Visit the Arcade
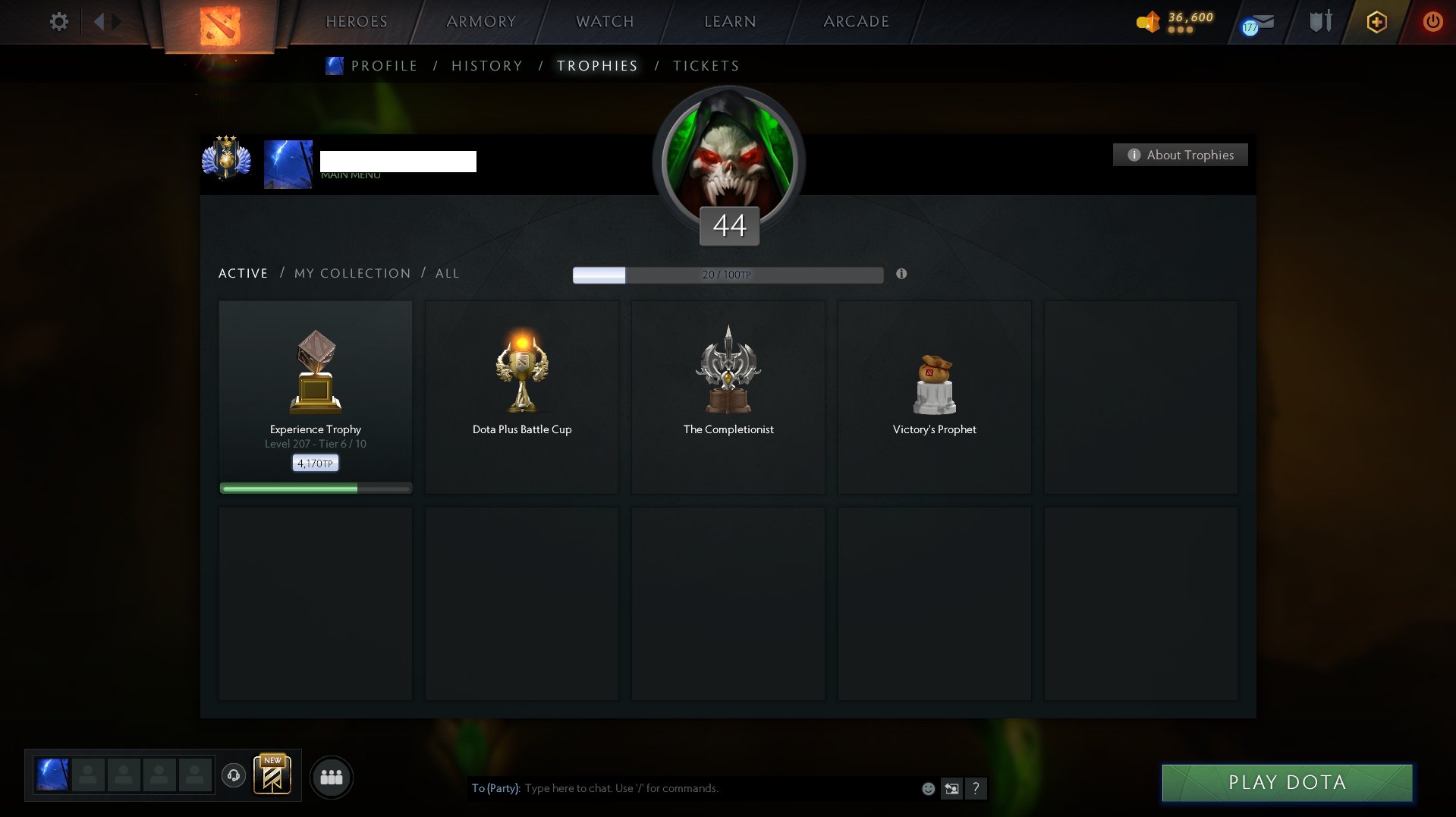Image resolution: width=1456 pixels, height=817 pixels. pyautogui.click(x=856, y=21)
